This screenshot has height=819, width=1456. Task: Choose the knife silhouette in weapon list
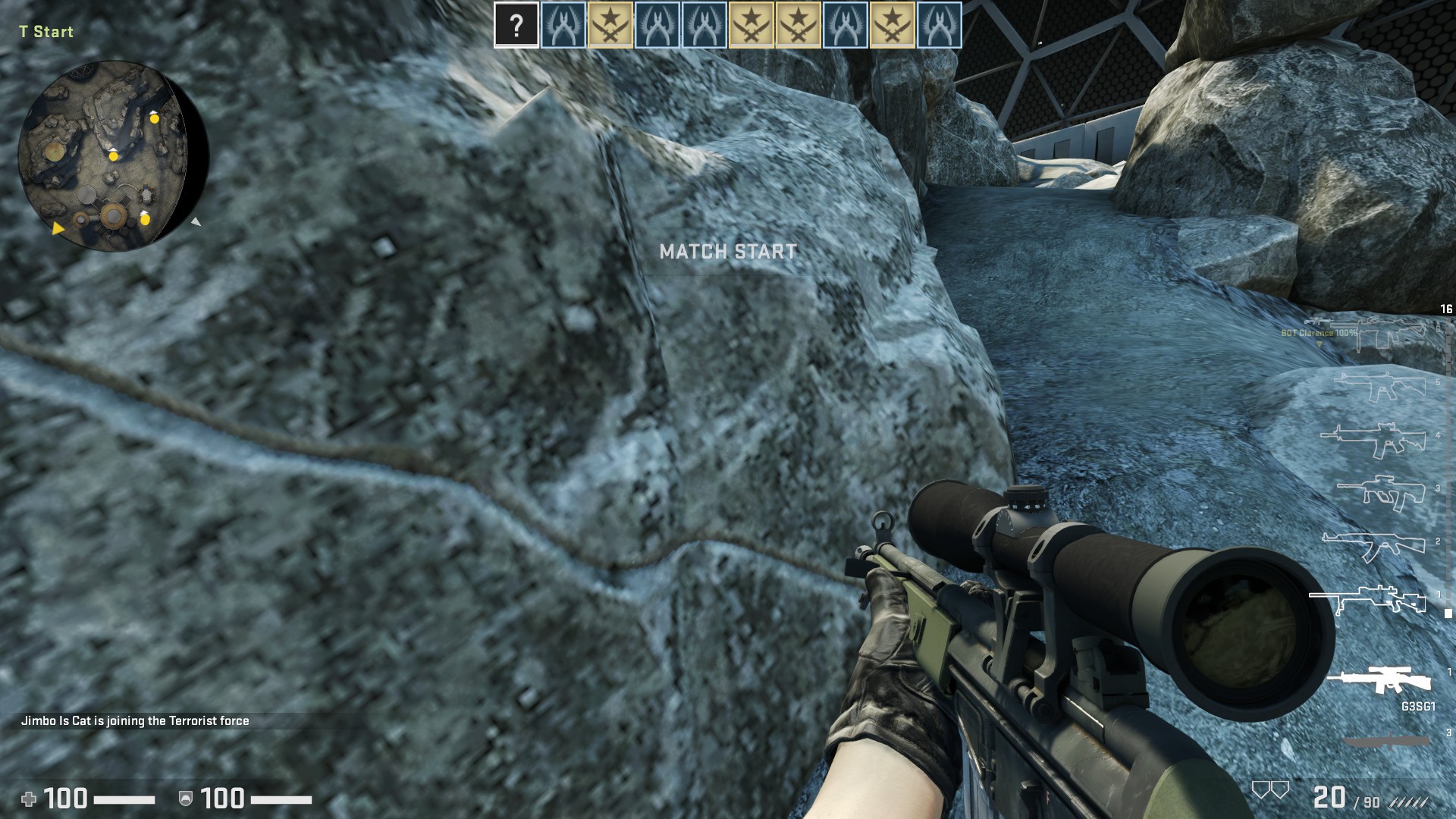click(x=1386, y=741)
